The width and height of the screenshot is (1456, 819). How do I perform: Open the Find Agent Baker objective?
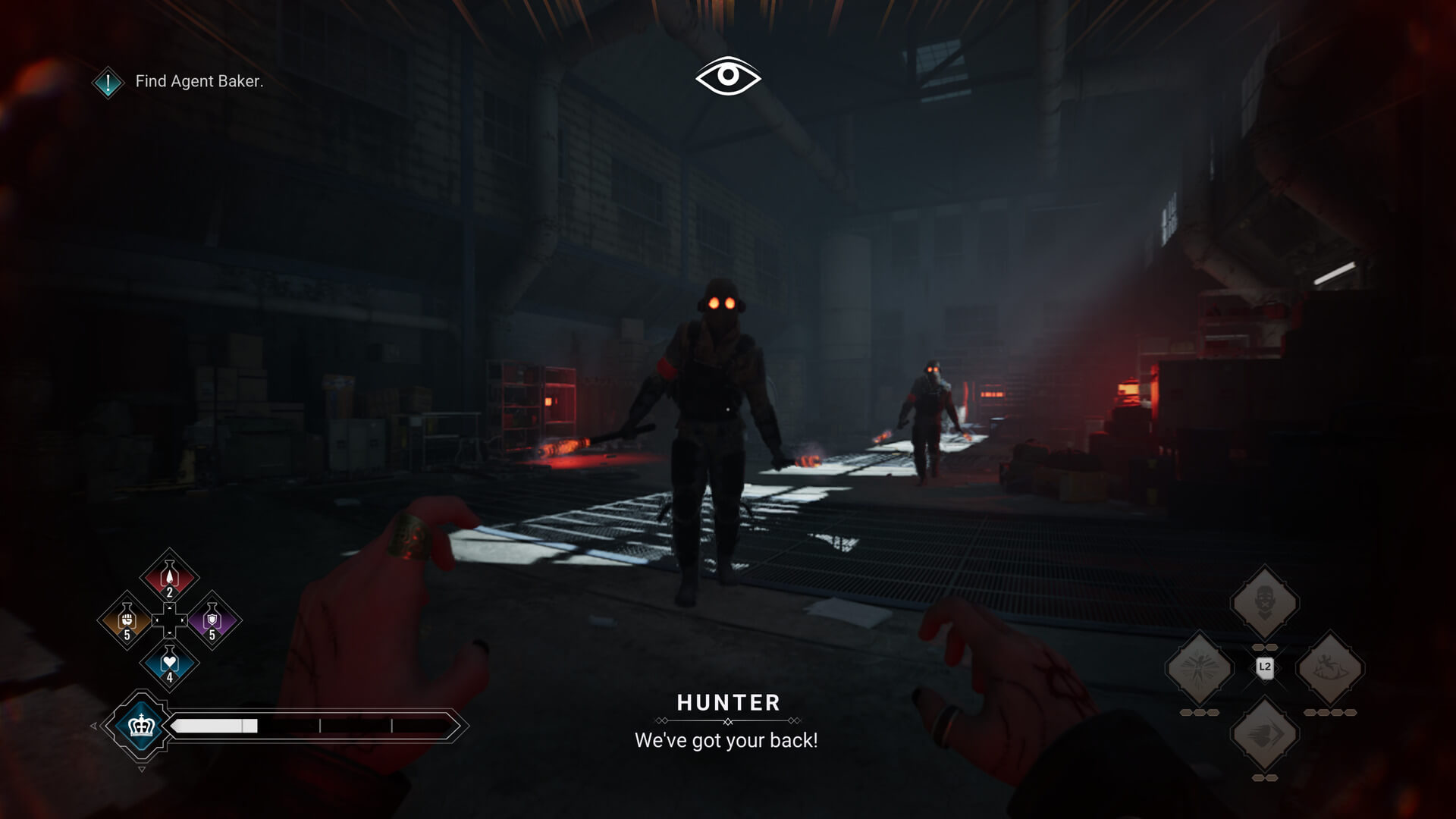click(x=199, y=81)
